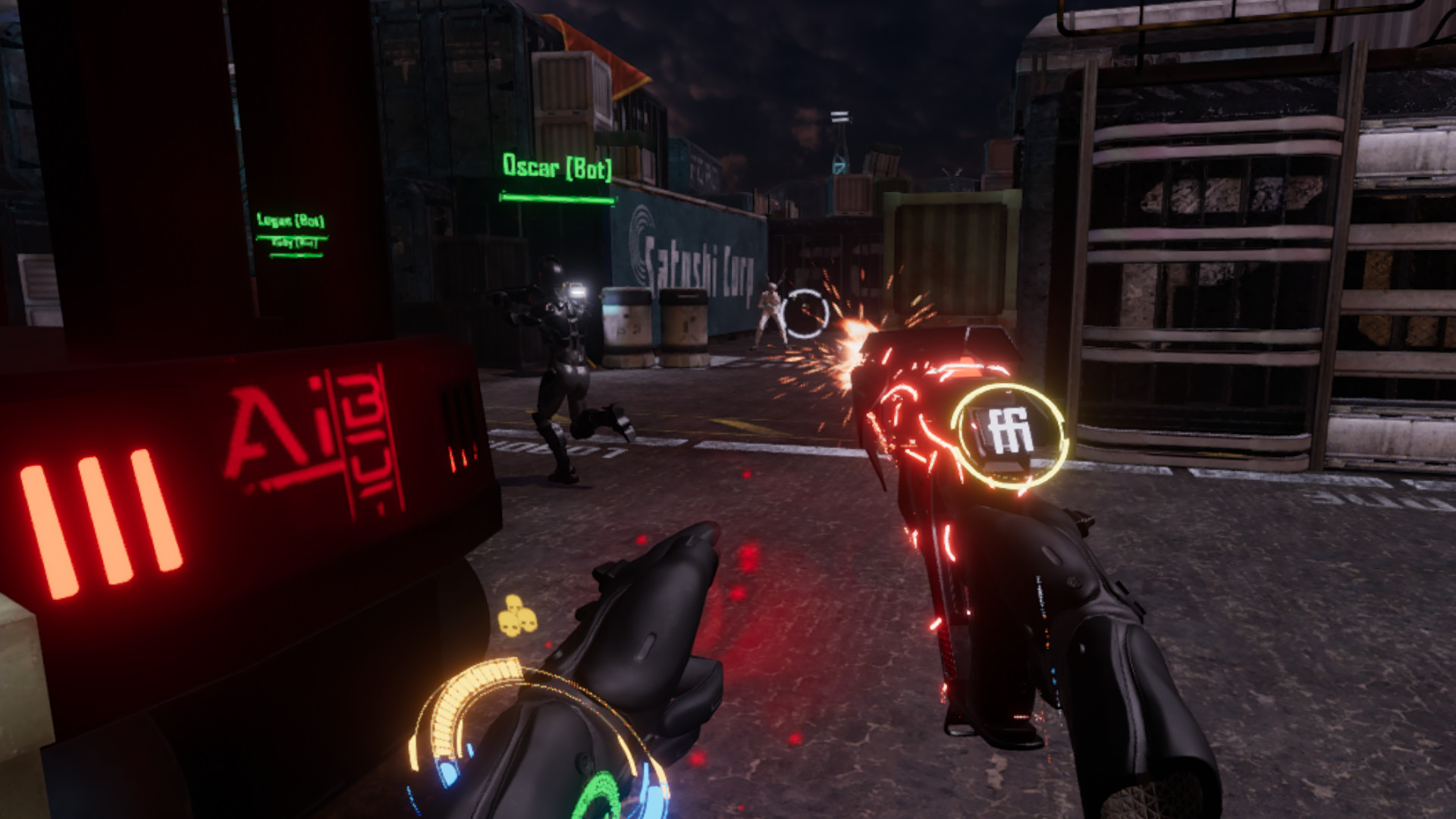Click Oscar [Bot]'s green health bar

556,199
